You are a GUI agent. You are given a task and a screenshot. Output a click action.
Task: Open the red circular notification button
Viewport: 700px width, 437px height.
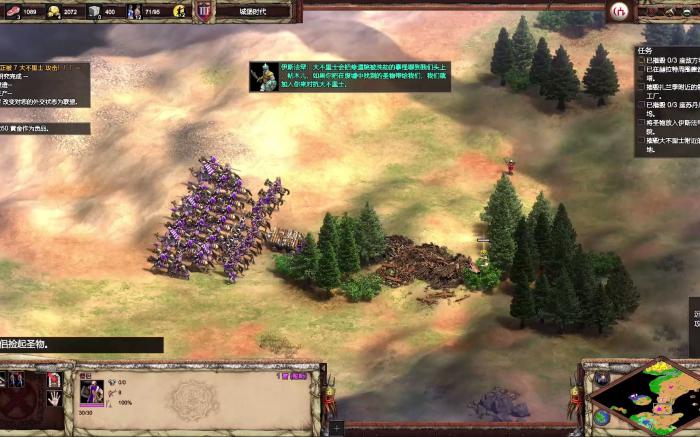(x=619, y=11)
